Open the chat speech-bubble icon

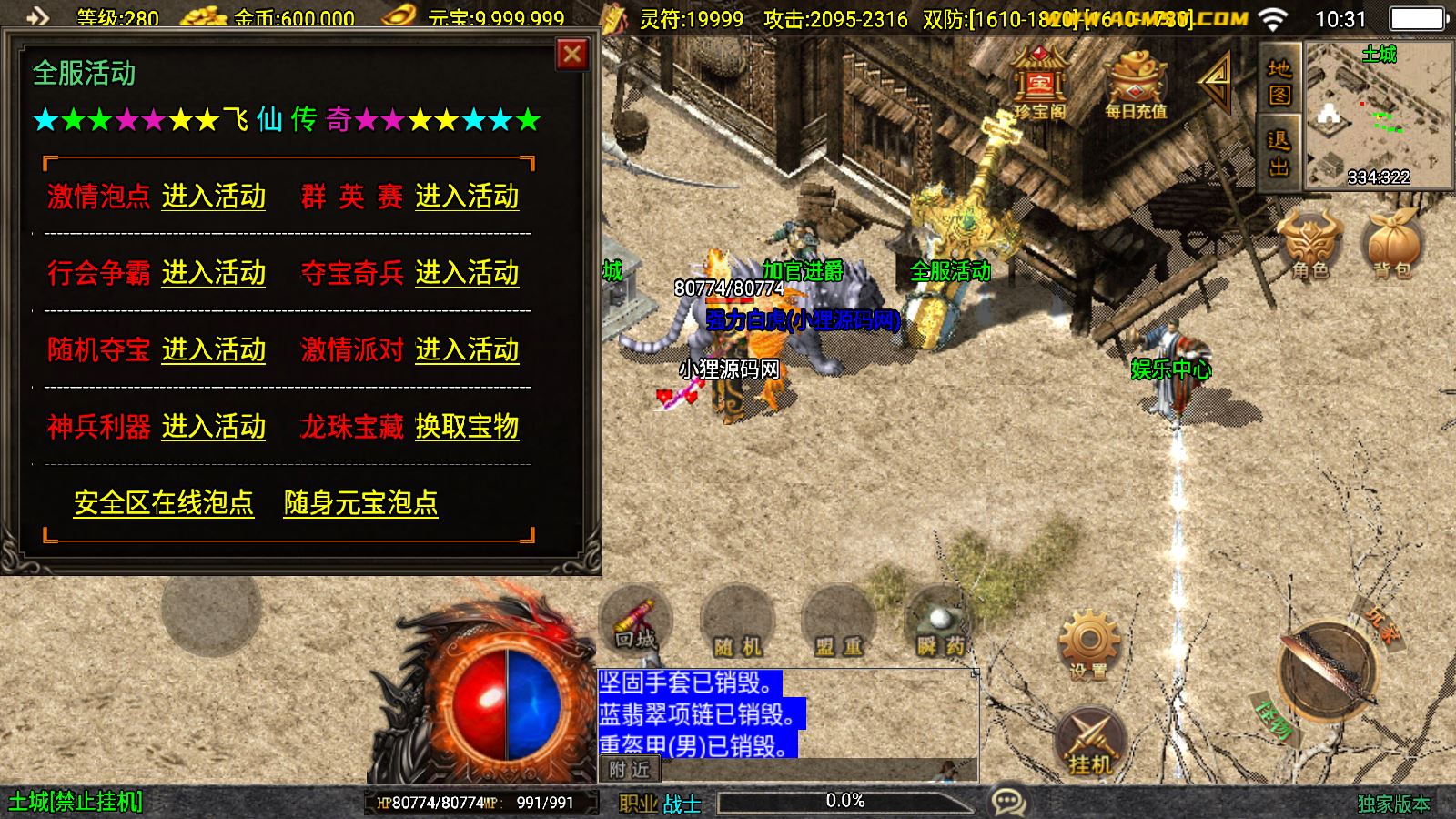click(1008, 802)
